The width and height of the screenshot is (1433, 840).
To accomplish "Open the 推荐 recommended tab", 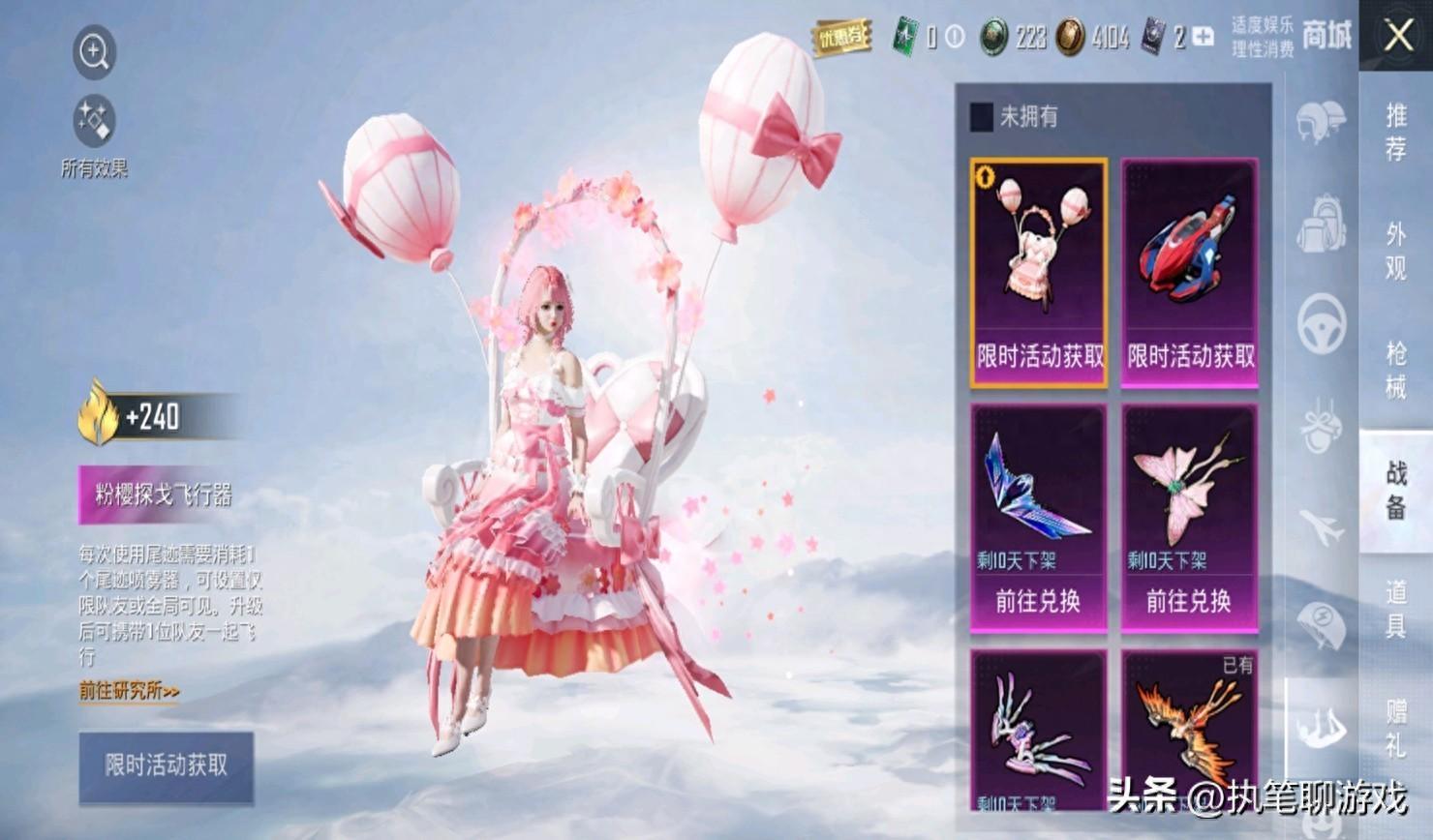I will click(1395, 132).
